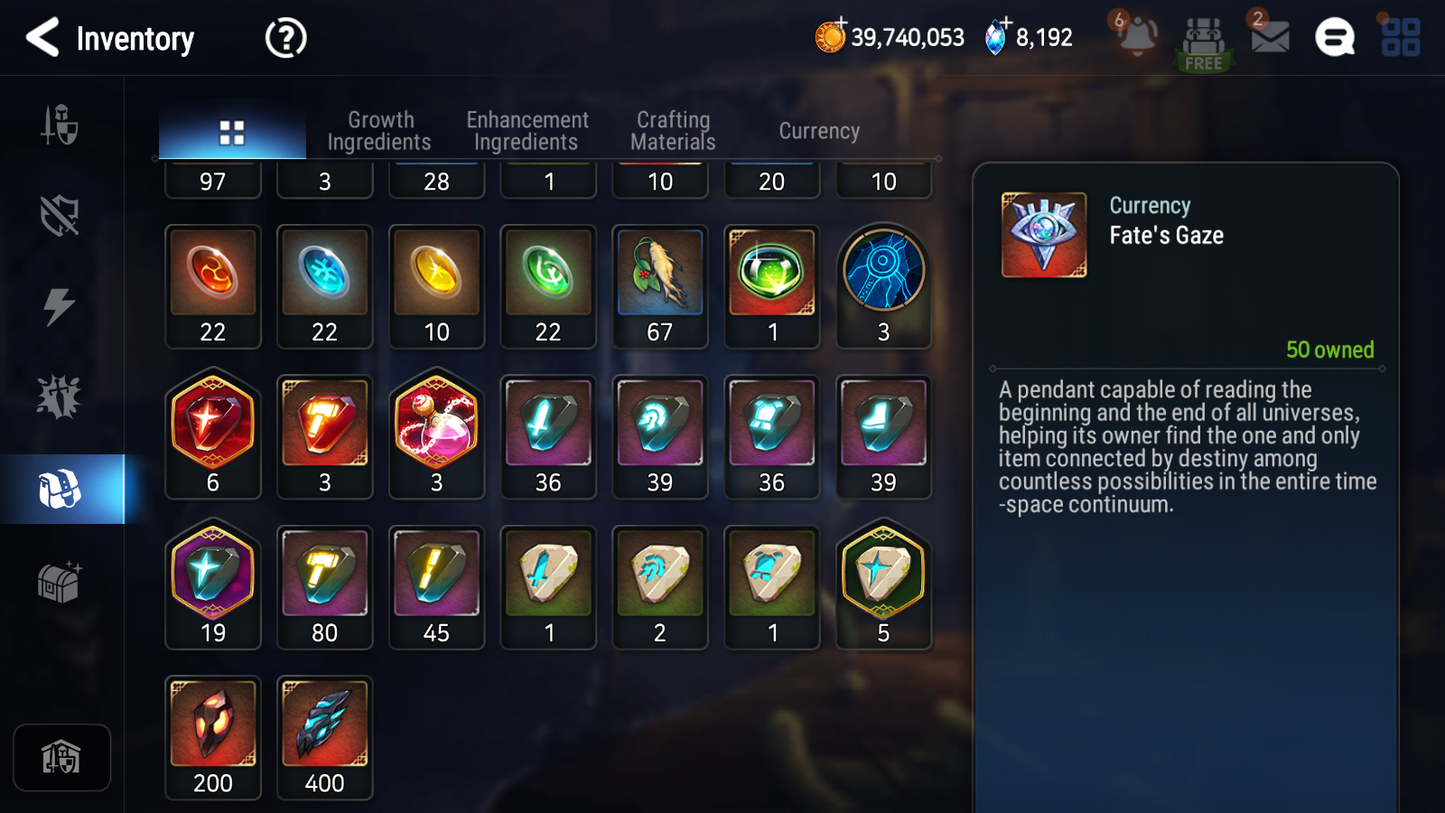Select the green orb item slot
The height and width of the screenshot is (813, 1445).
click(x=772, y=285)
